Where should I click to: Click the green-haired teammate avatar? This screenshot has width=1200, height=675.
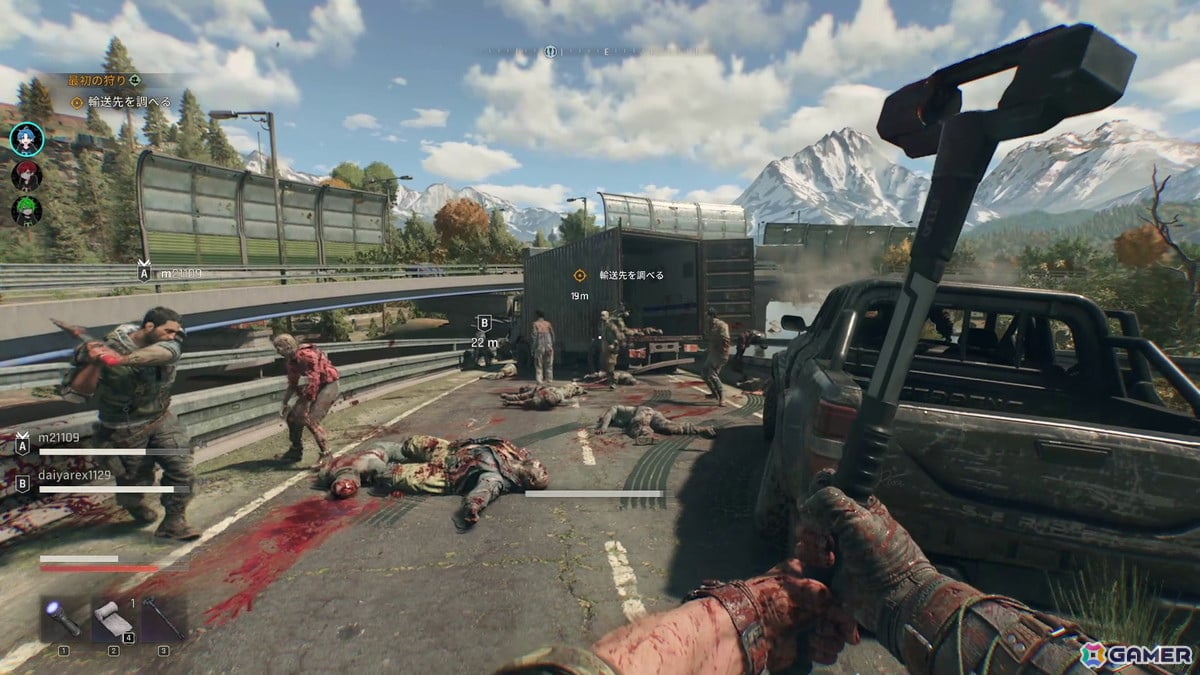(x=26, y=211)
